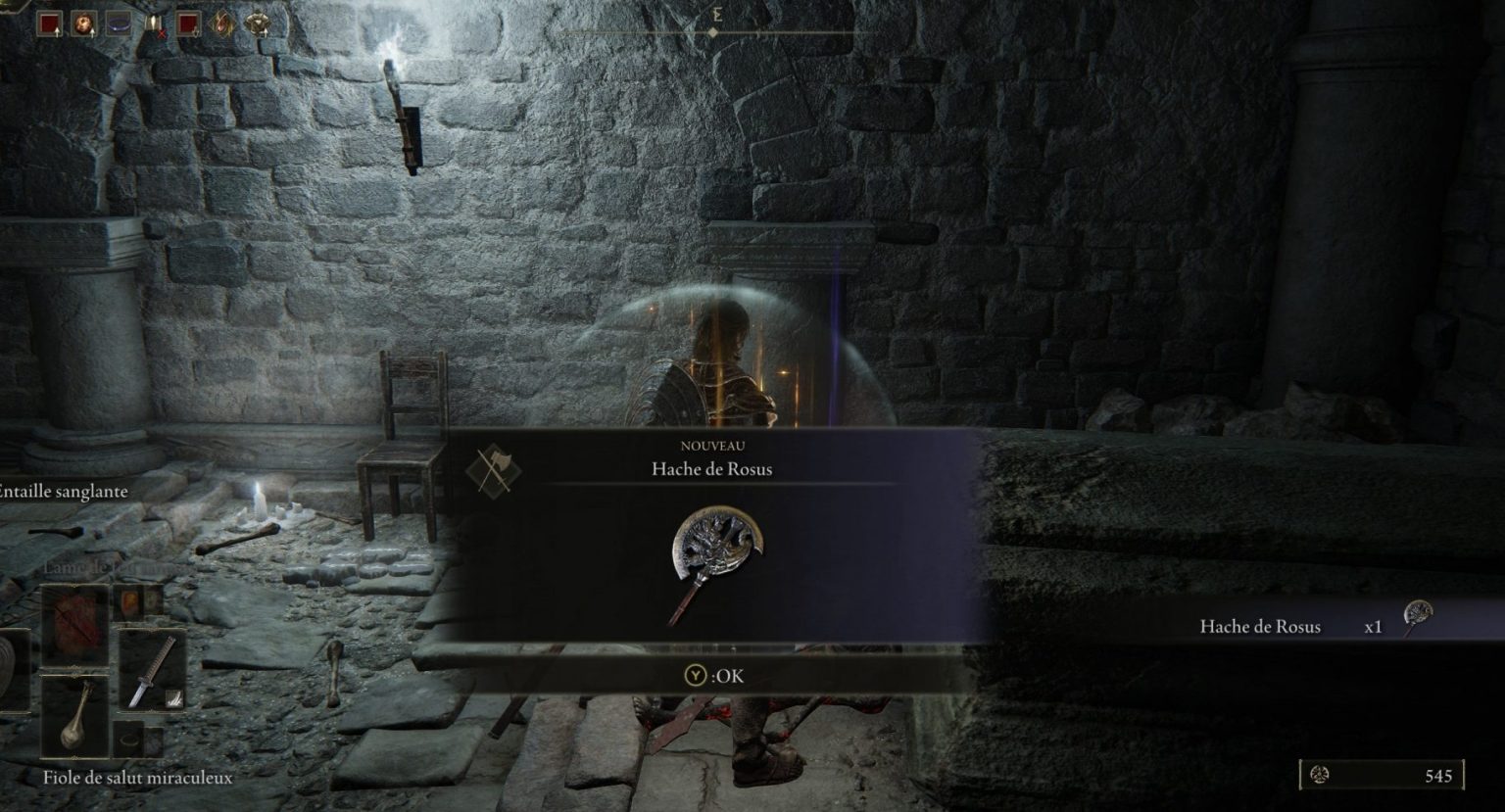Click the armor buff icon with upward arrow
The width and height of the screenshot is (1505, 812).
point(258,24)
